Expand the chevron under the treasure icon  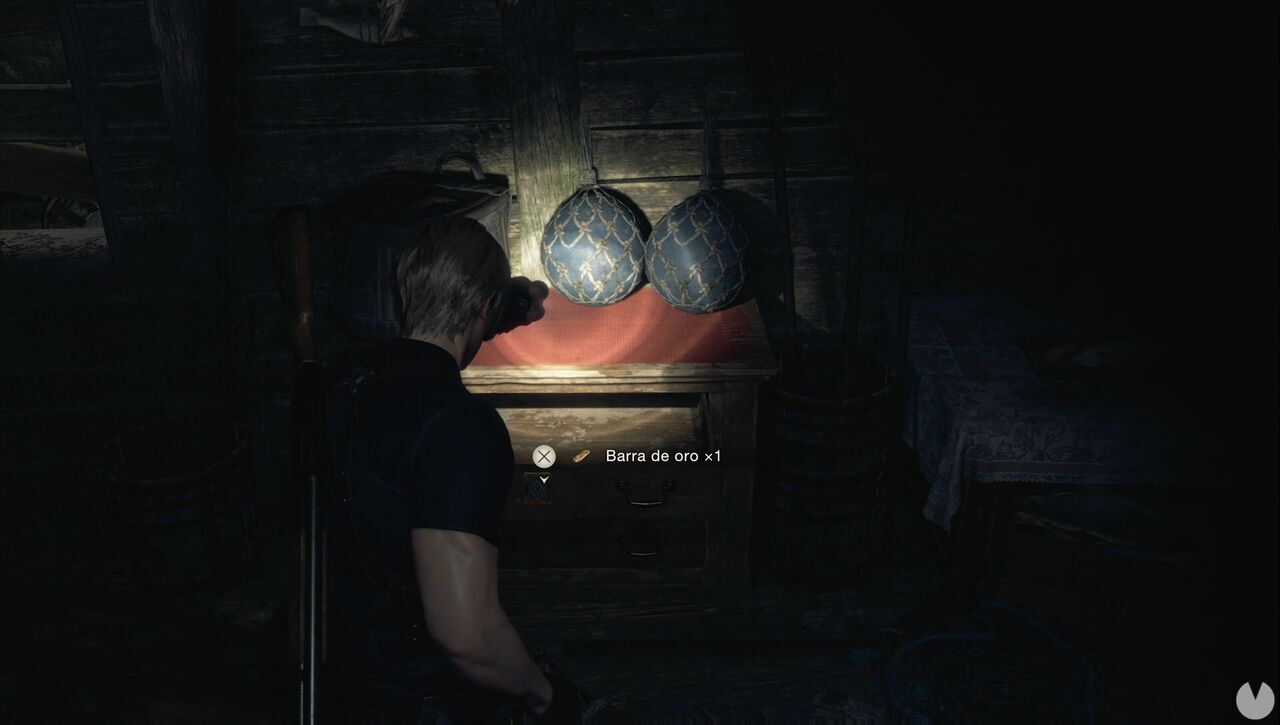[x=544, y=479]
